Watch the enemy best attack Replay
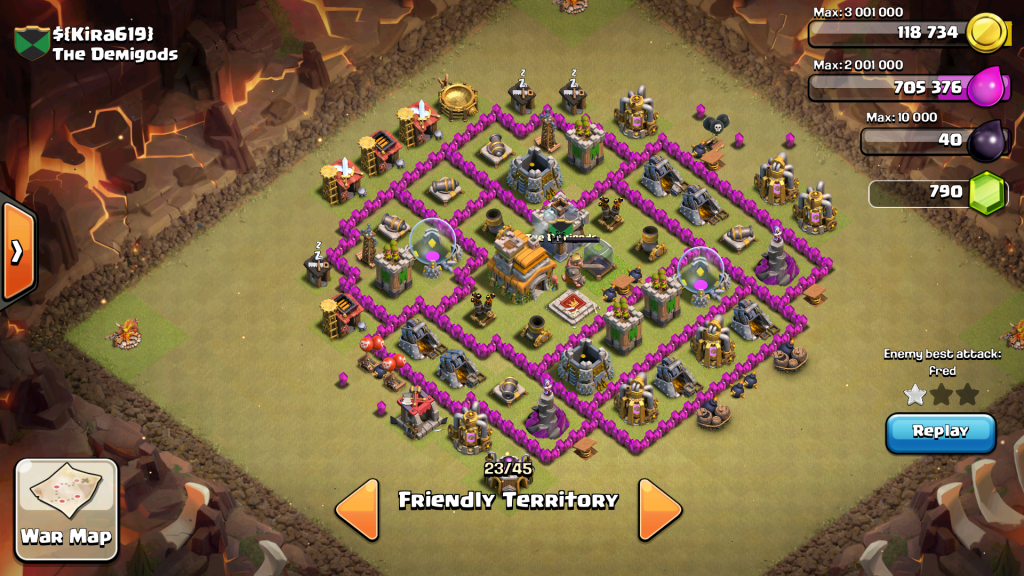The width and height of the screenshot is (1024, 576). point(940,432)
